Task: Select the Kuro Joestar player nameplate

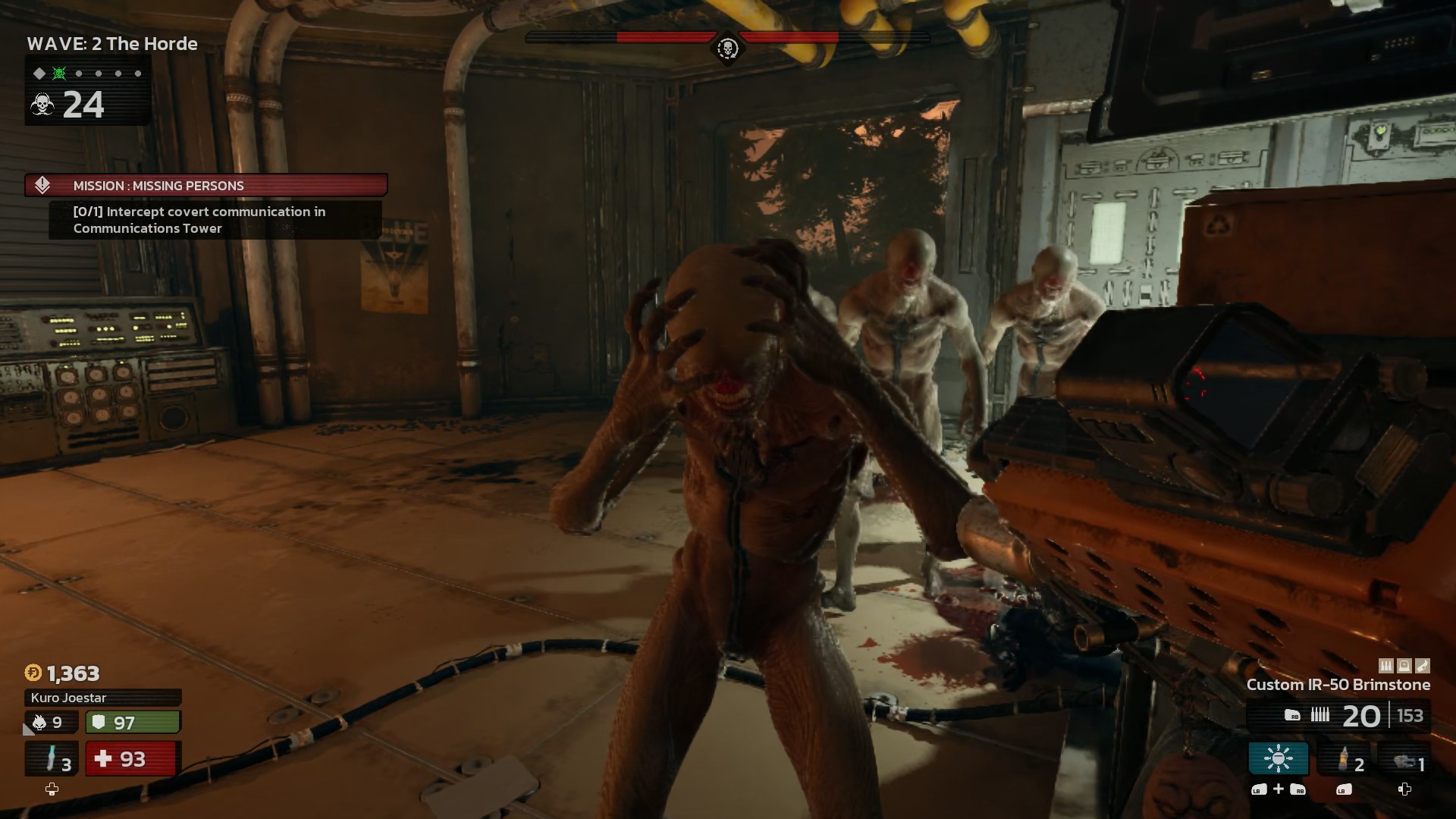Action: click(x=103, y=698)
